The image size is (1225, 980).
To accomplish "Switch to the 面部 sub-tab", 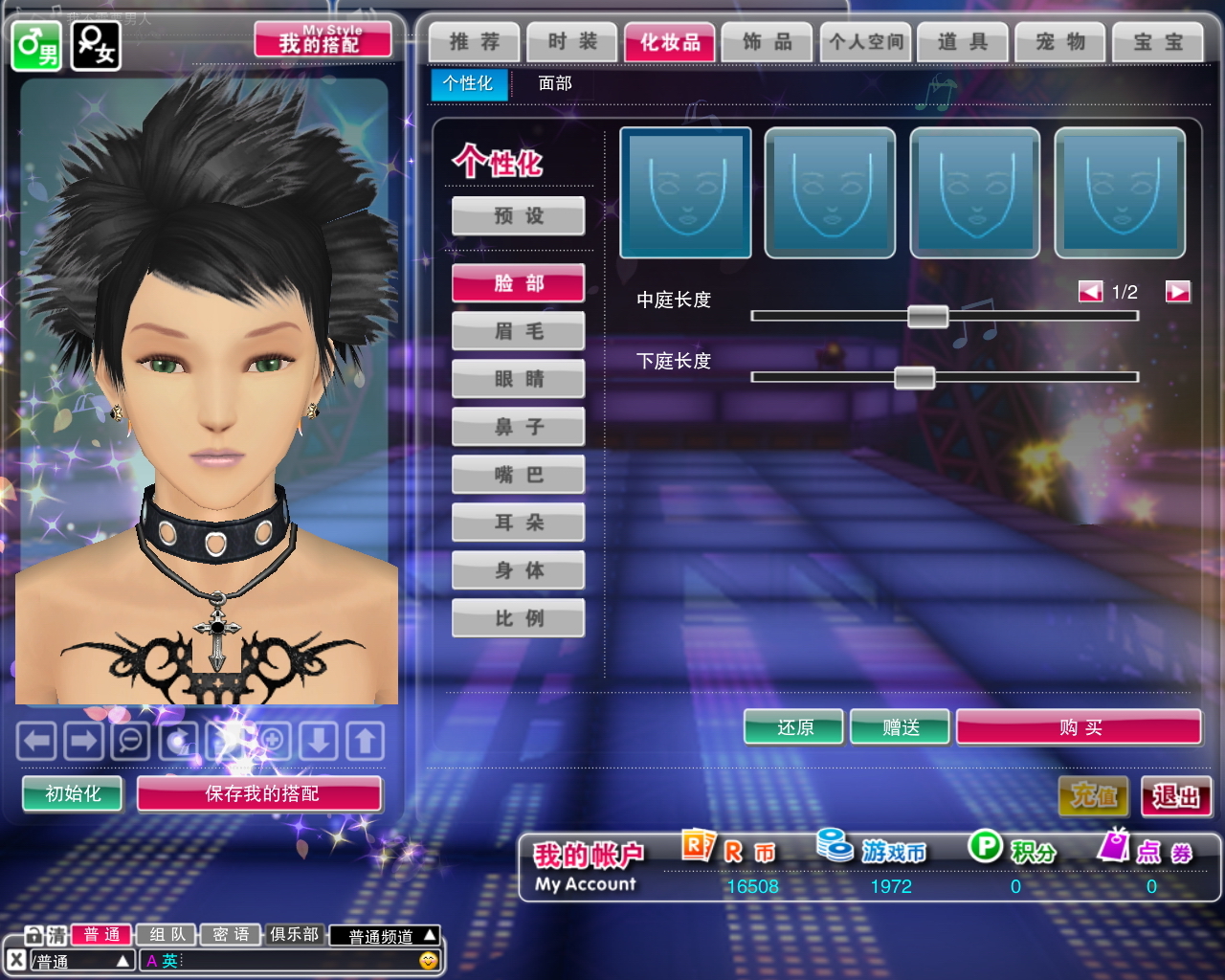I will 555,84.
